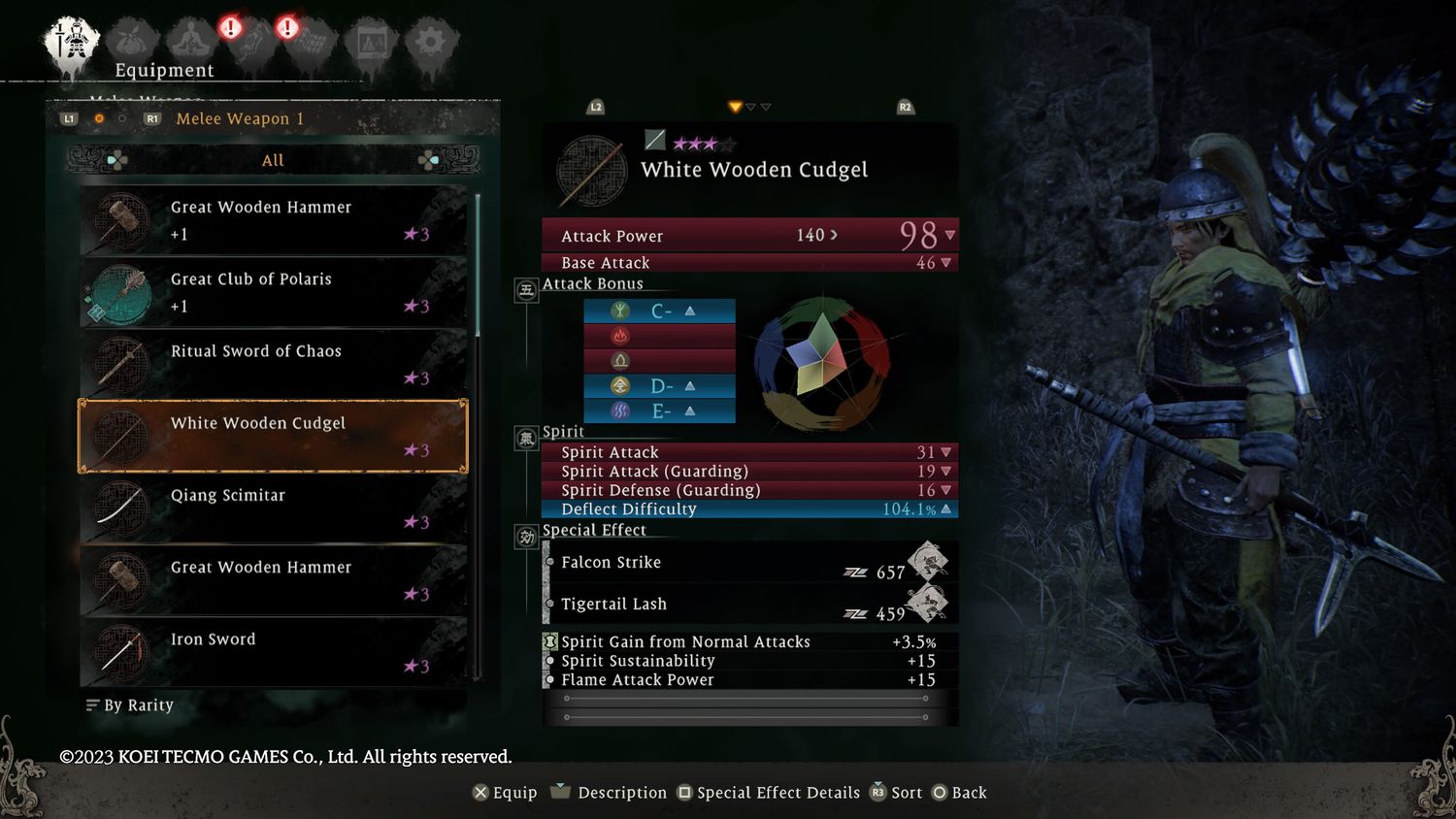Viewport: 1456px width, 819px height.
Task: Change the By Rarity sort order
Action: (x=130, y=705)
